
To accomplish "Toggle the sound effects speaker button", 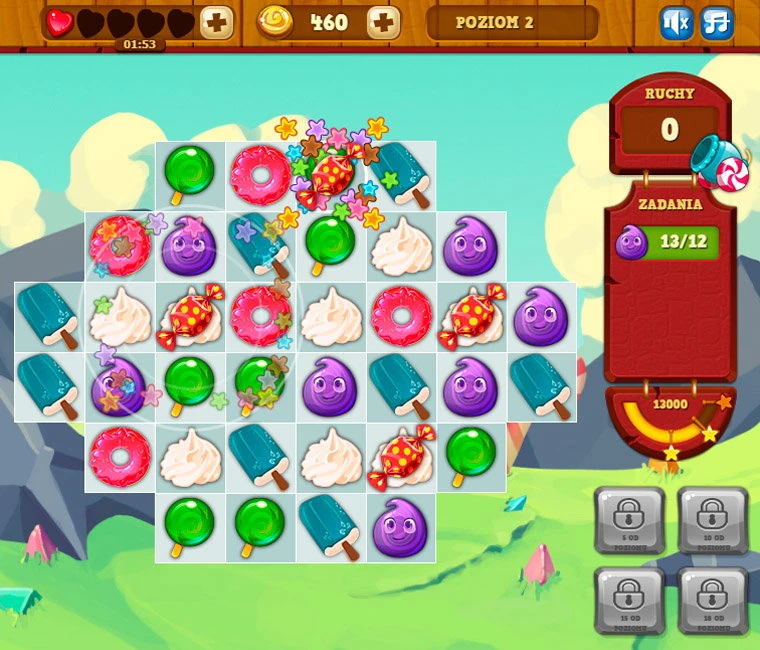I will click(x=676, y=23).
